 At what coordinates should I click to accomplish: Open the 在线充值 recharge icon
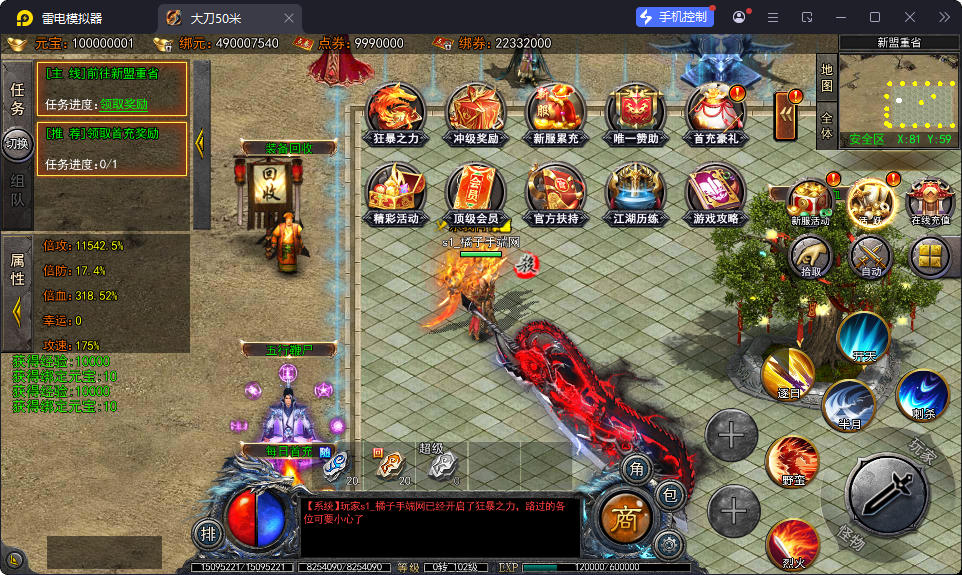click(x=931, y=199)
